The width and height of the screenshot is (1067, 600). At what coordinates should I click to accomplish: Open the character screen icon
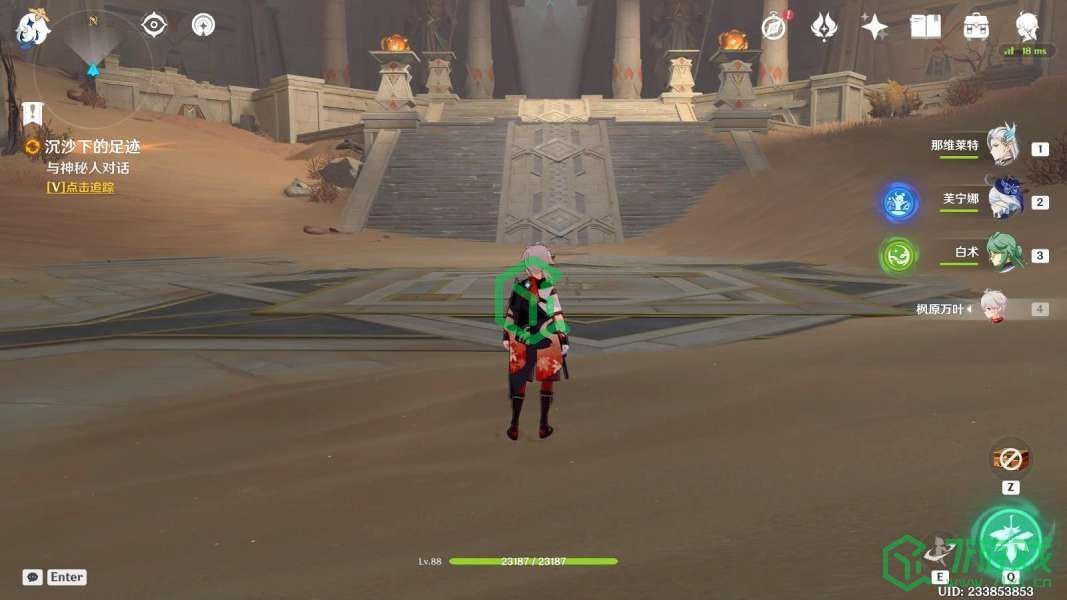[1027, 27]
